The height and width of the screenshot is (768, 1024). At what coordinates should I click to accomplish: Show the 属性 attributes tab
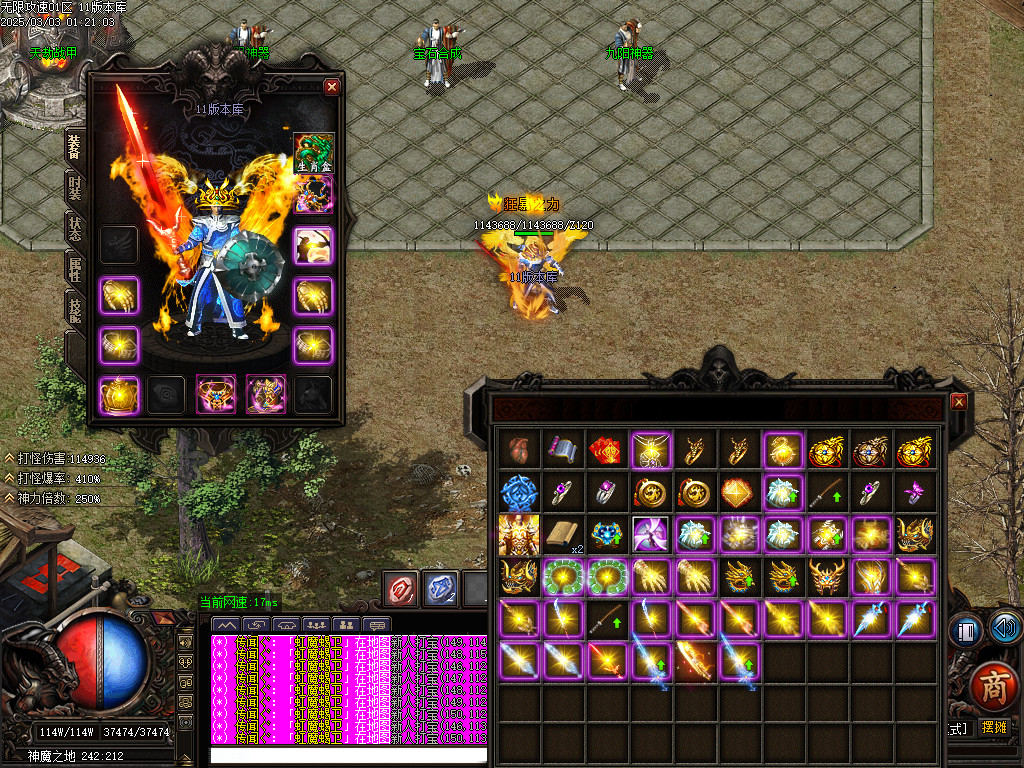tap(75, 269)
